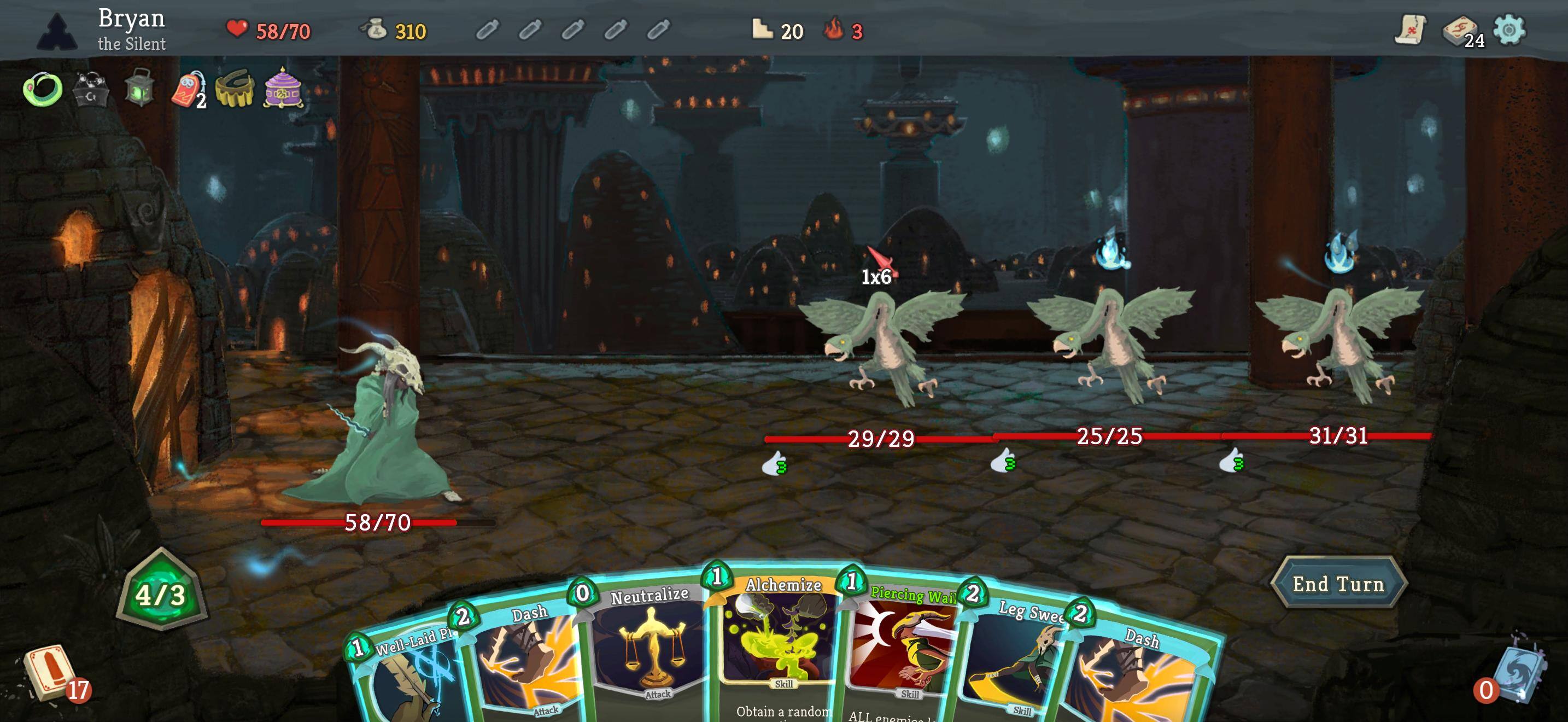Open the draw pile
This screenshot has height=722, width=1568.
[49, 673]
